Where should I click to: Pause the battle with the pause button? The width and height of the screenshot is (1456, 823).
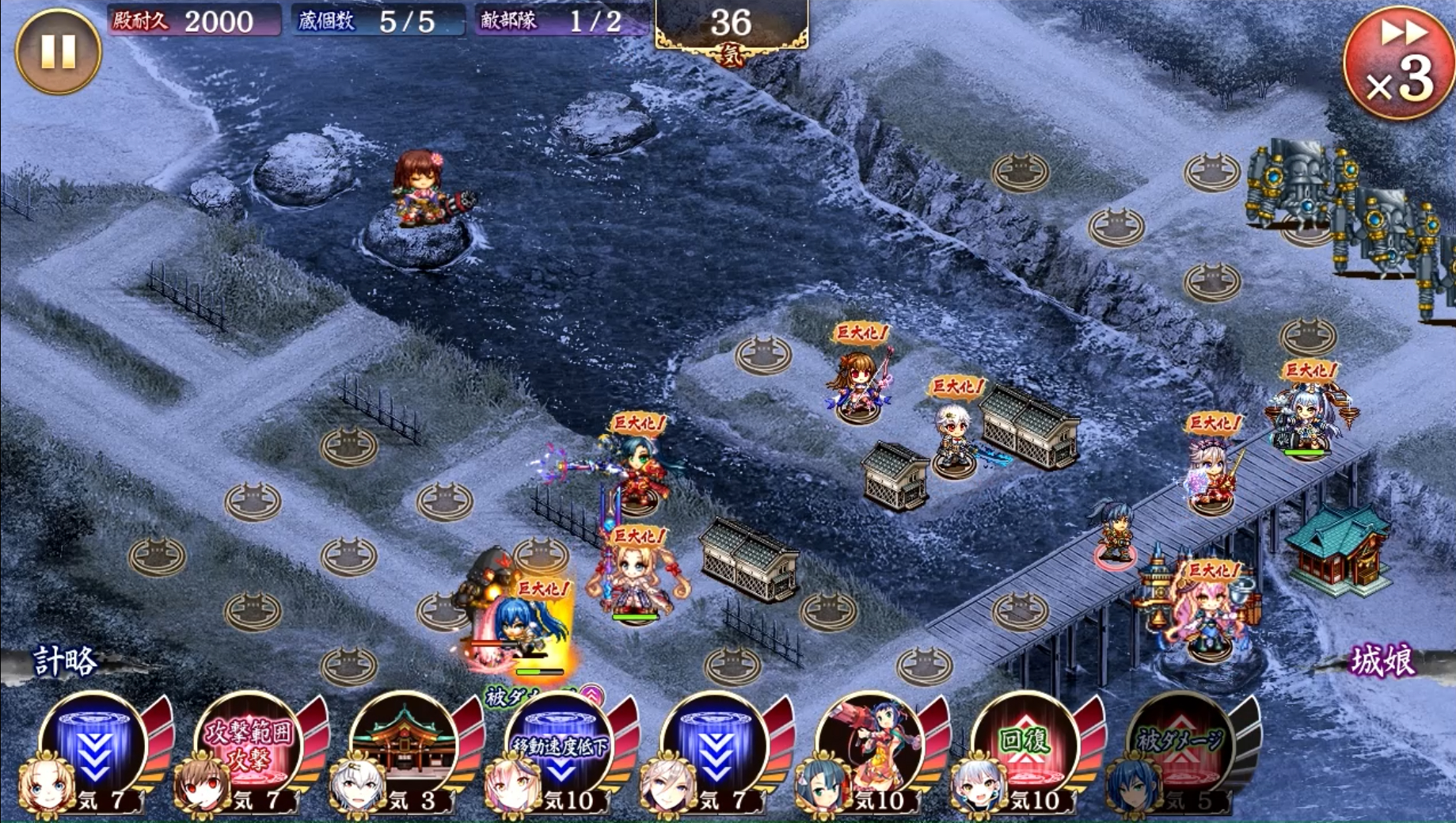58,51
